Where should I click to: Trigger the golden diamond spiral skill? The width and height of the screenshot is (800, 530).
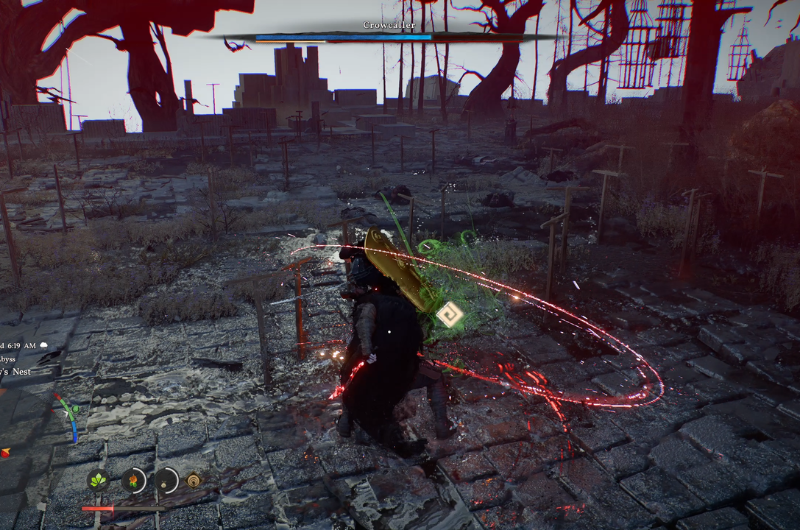click(x=194, y=481)
